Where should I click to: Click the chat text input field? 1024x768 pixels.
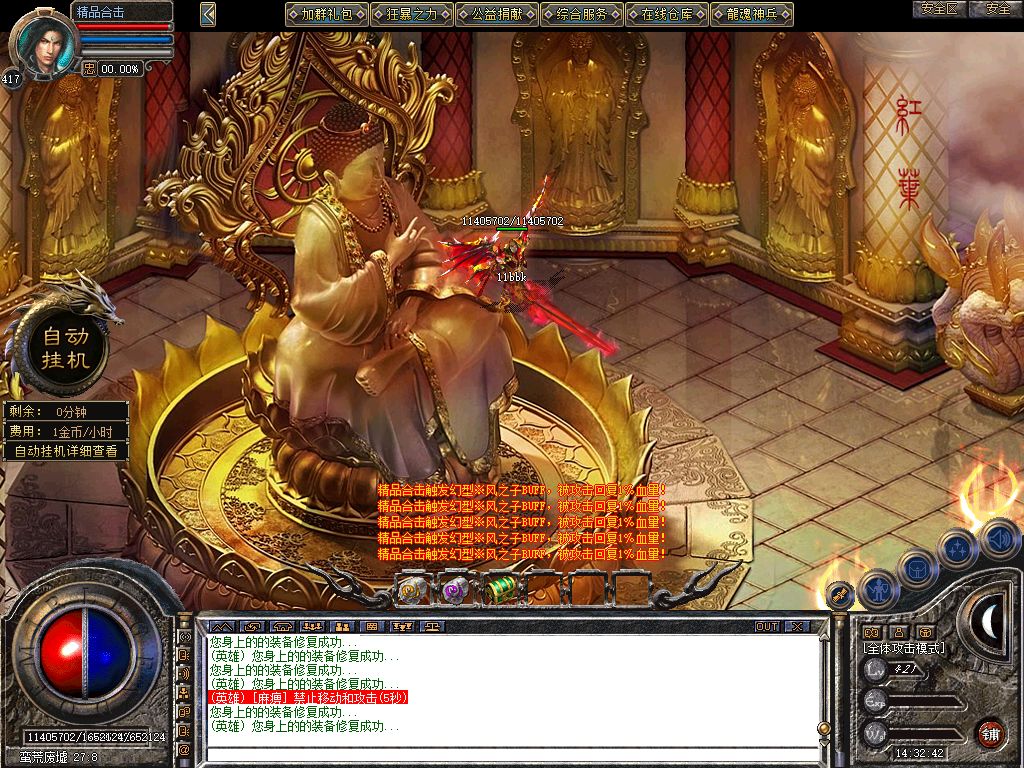click(510, 751)
